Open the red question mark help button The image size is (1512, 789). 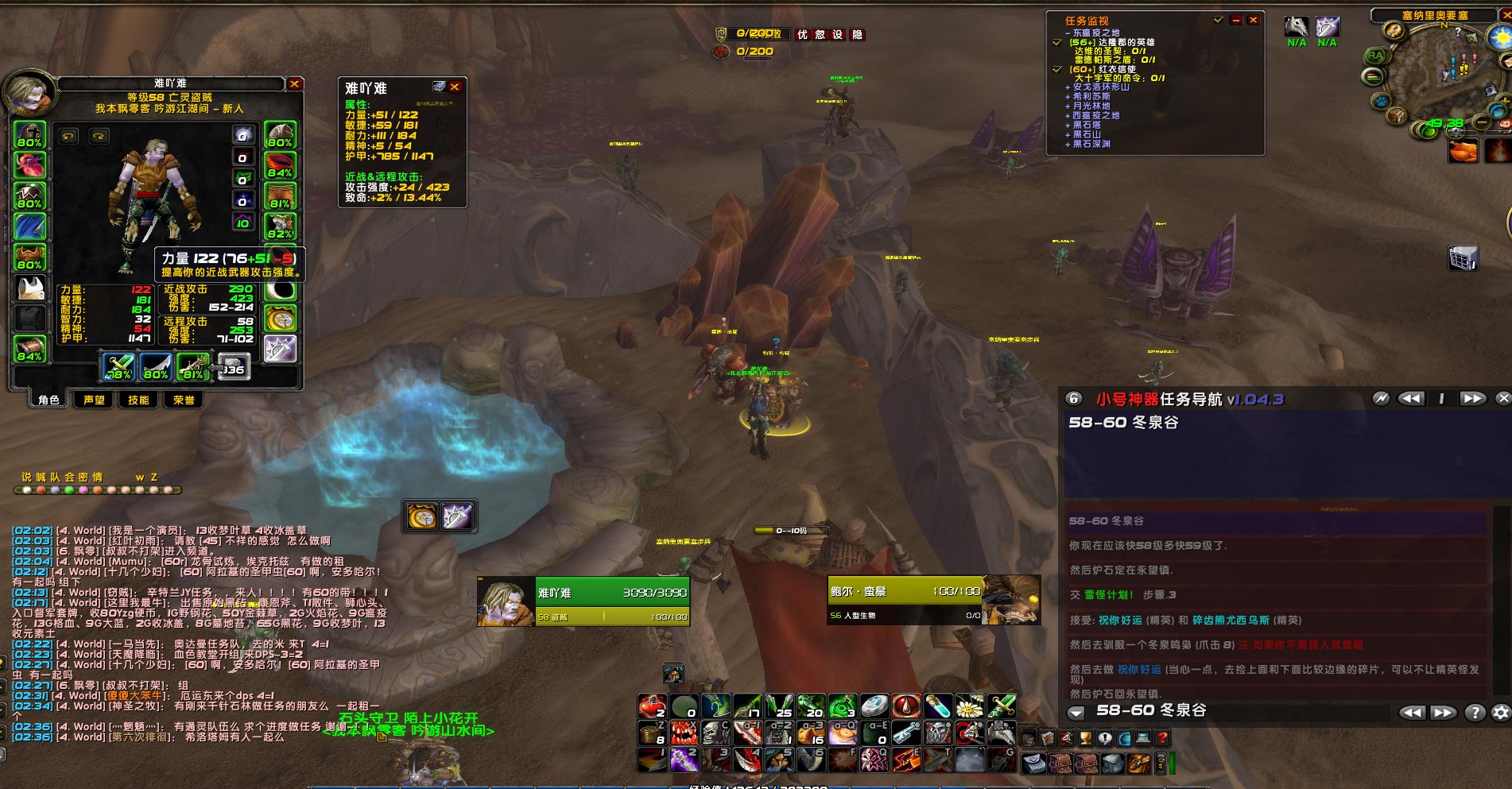(x=1162, y=738)
